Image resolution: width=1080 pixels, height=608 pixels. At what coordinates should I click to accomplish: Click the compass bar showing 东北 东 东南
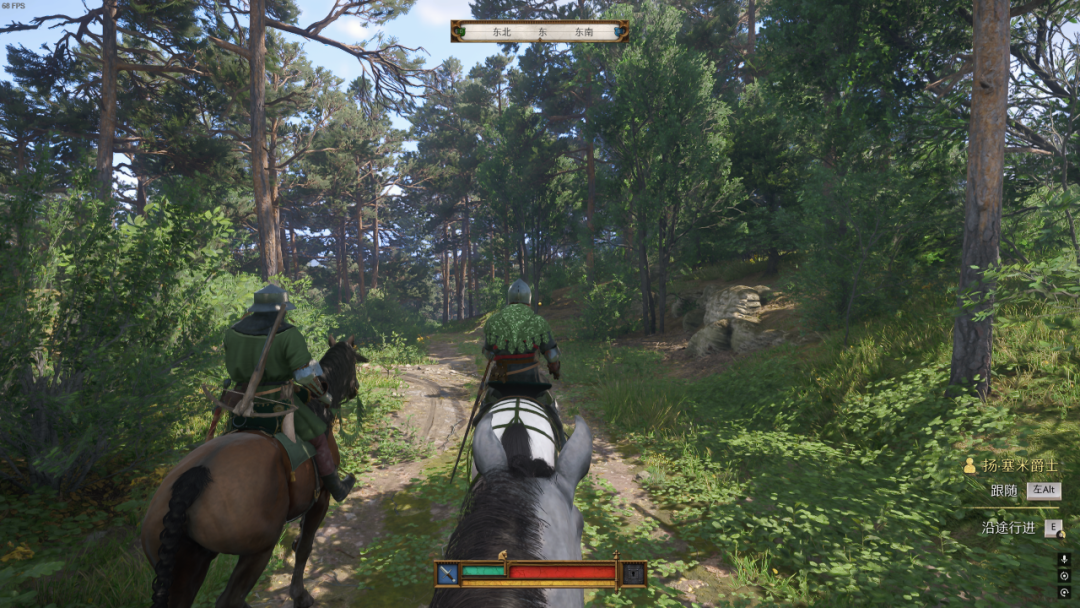[x=540, y=31]
